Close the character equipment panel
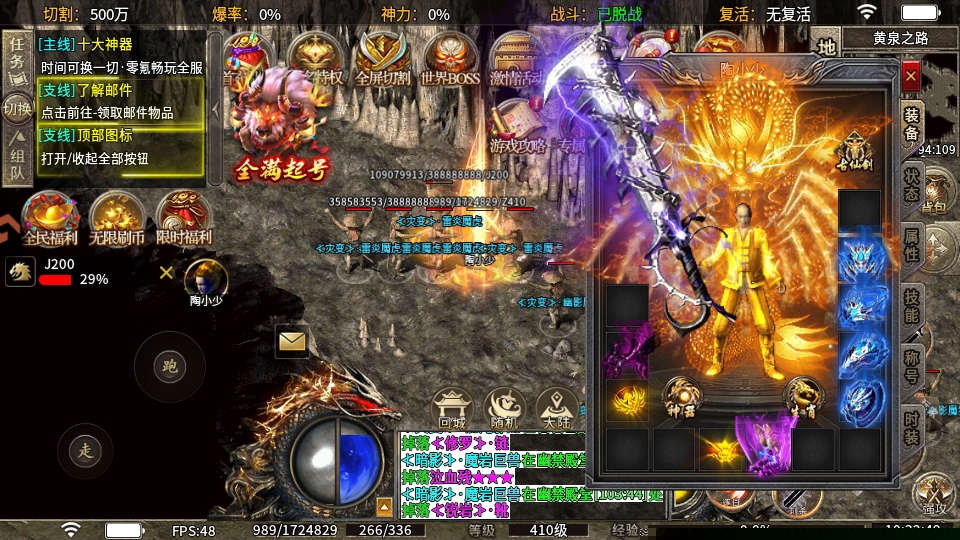The width and height of the screenshot is (960, 540). (x=911, y=76)
